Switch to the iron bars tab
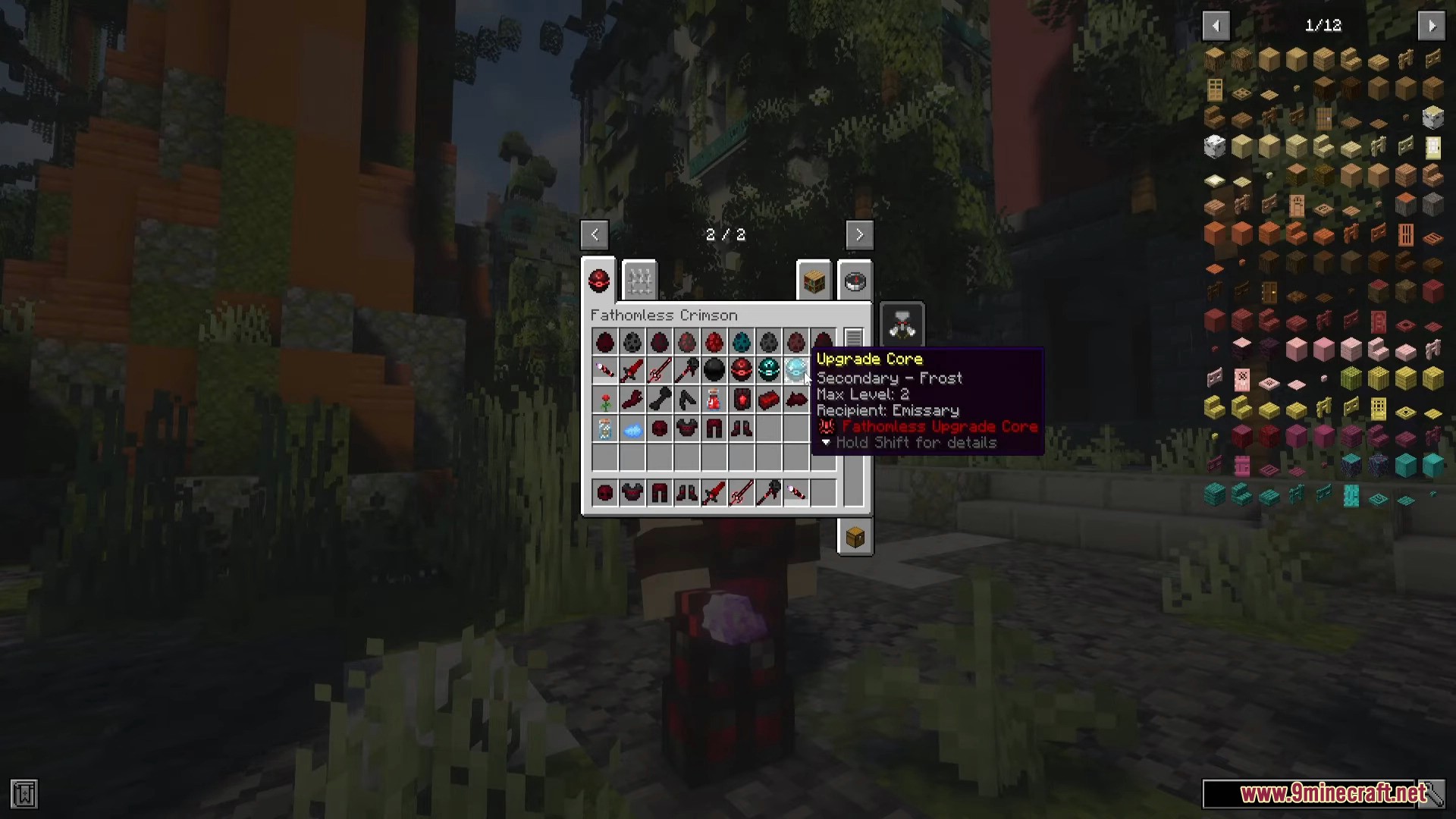 point(639,281)
